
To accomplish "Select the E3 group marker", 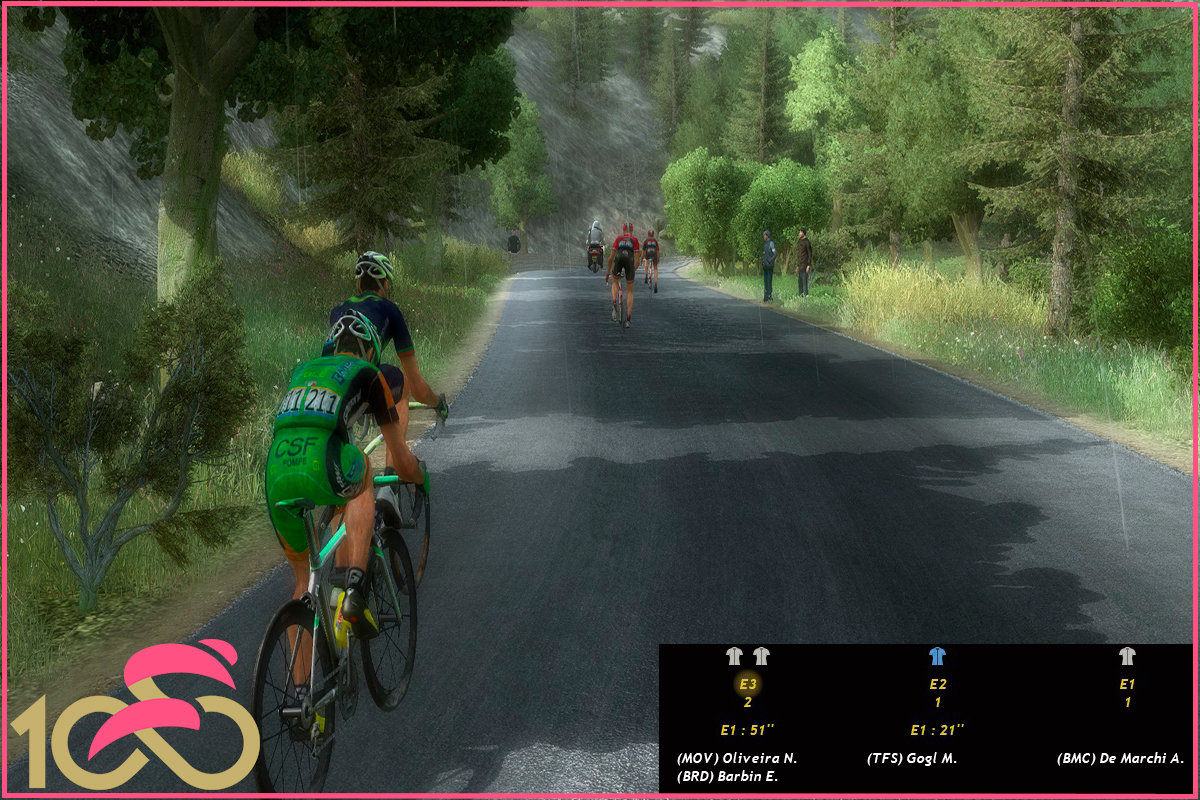I will (x=748, y=684).
